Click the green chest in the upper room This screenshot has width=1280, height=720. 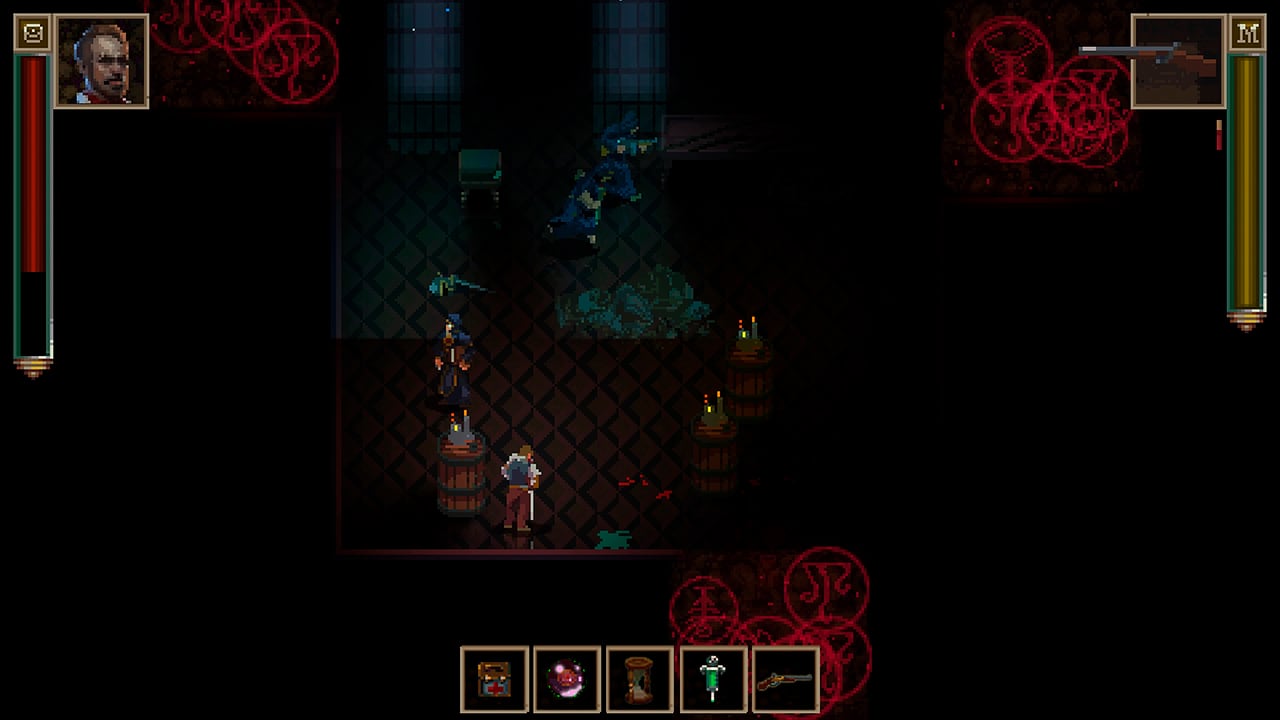480,165
